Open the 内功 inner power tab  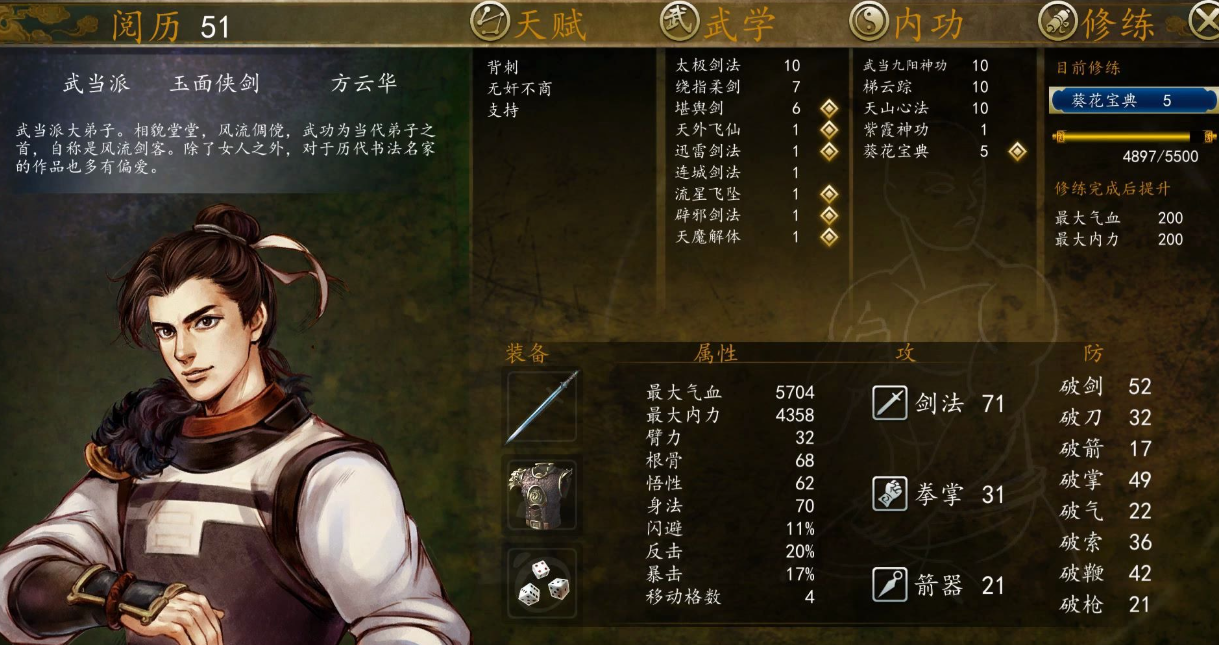pos(908,22)
